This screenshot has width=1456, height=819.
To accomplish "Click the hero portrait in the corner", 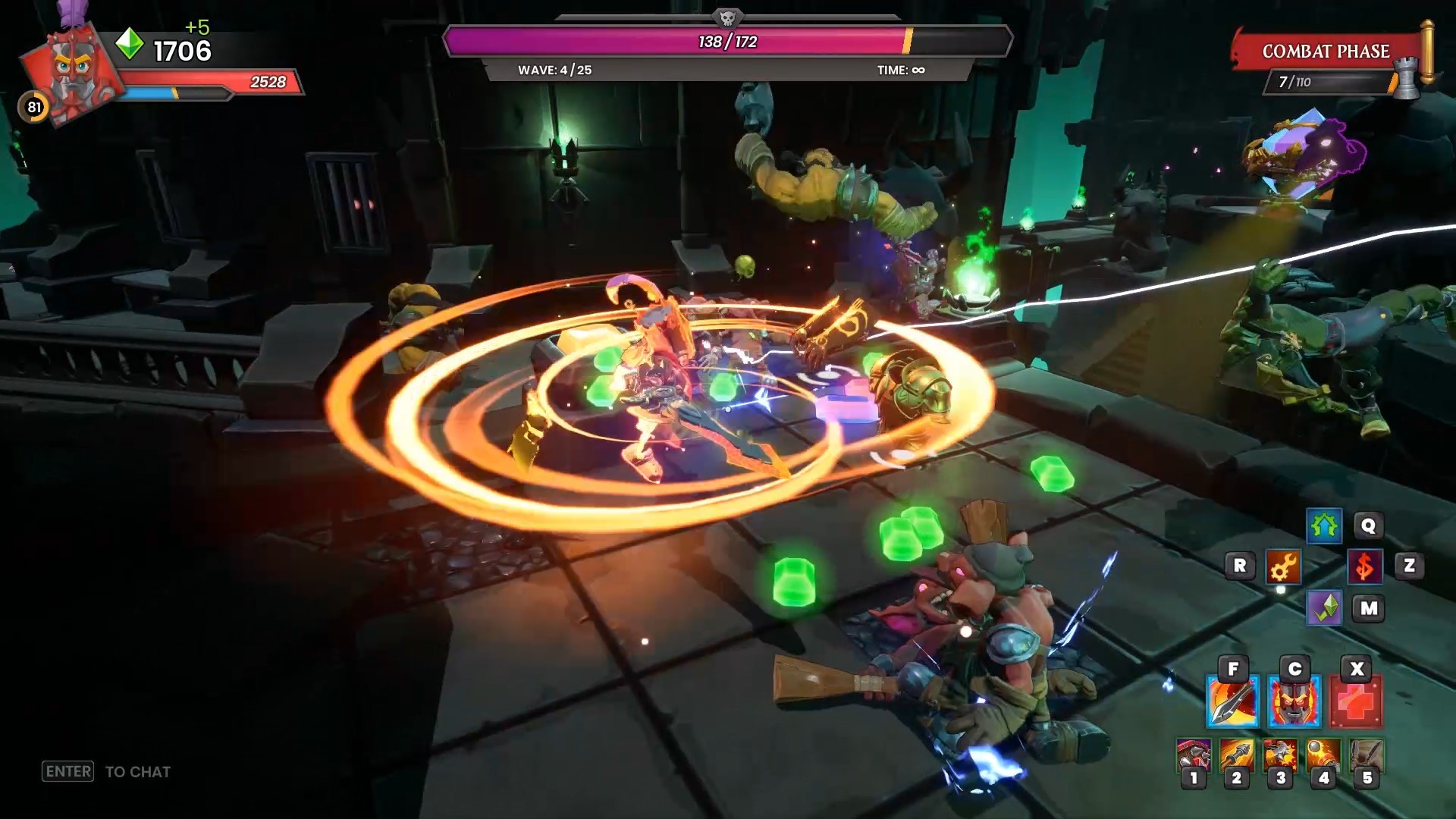I will (72, 72).
